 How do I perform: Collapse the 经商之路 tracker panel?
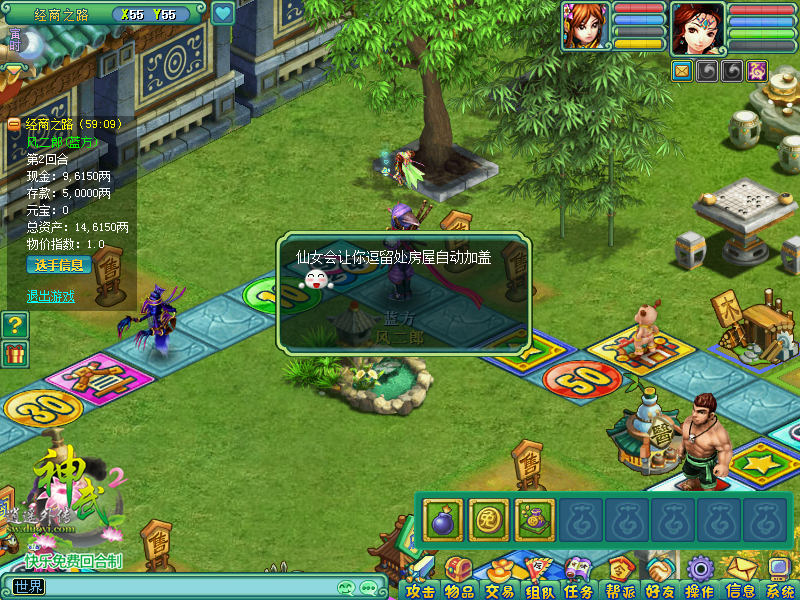click(x=14, y=125)
